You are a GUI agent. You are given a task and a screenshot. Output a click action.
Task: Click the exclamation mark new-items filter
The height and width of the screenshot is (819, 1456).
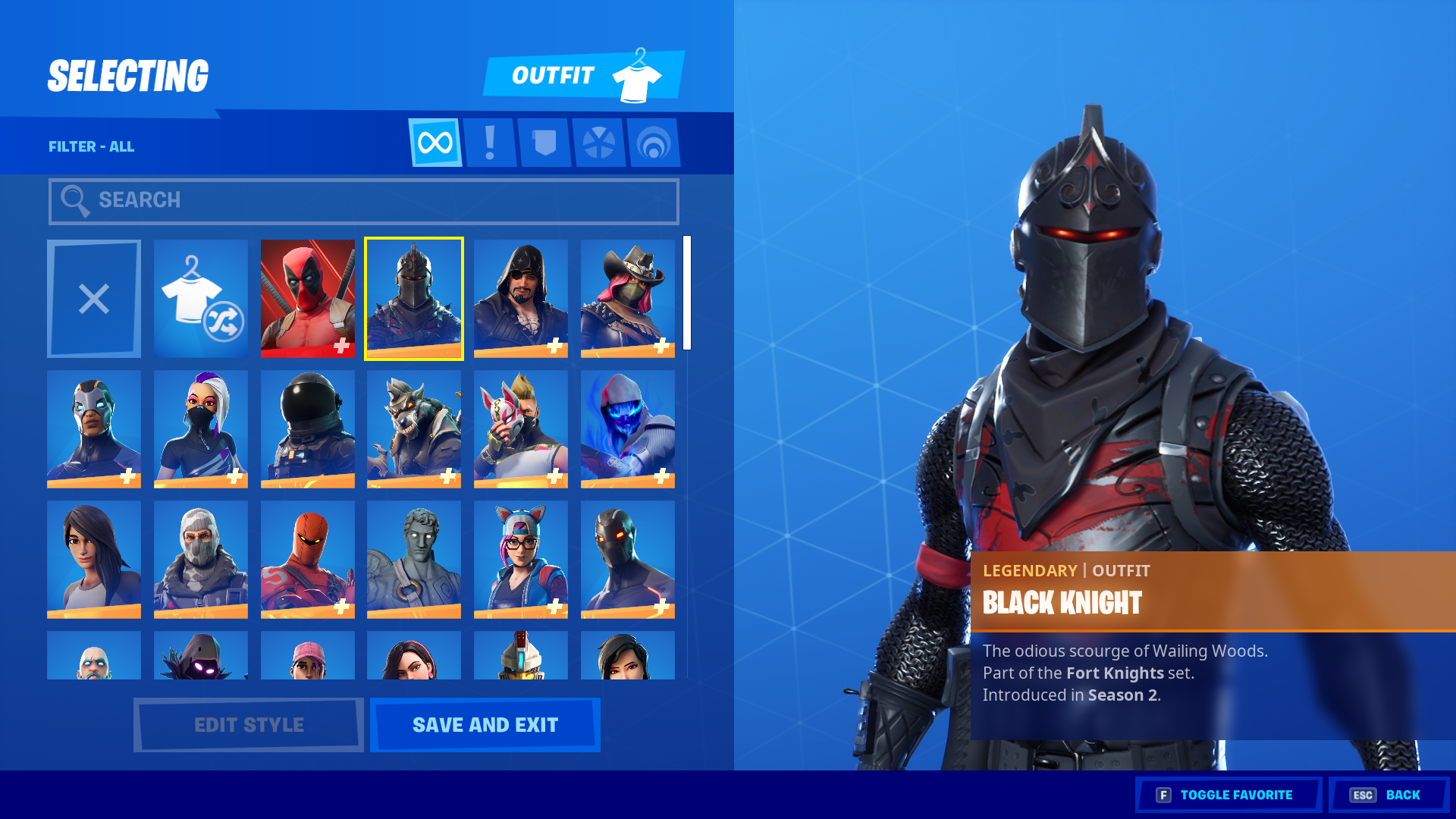[x=489, y=143]
